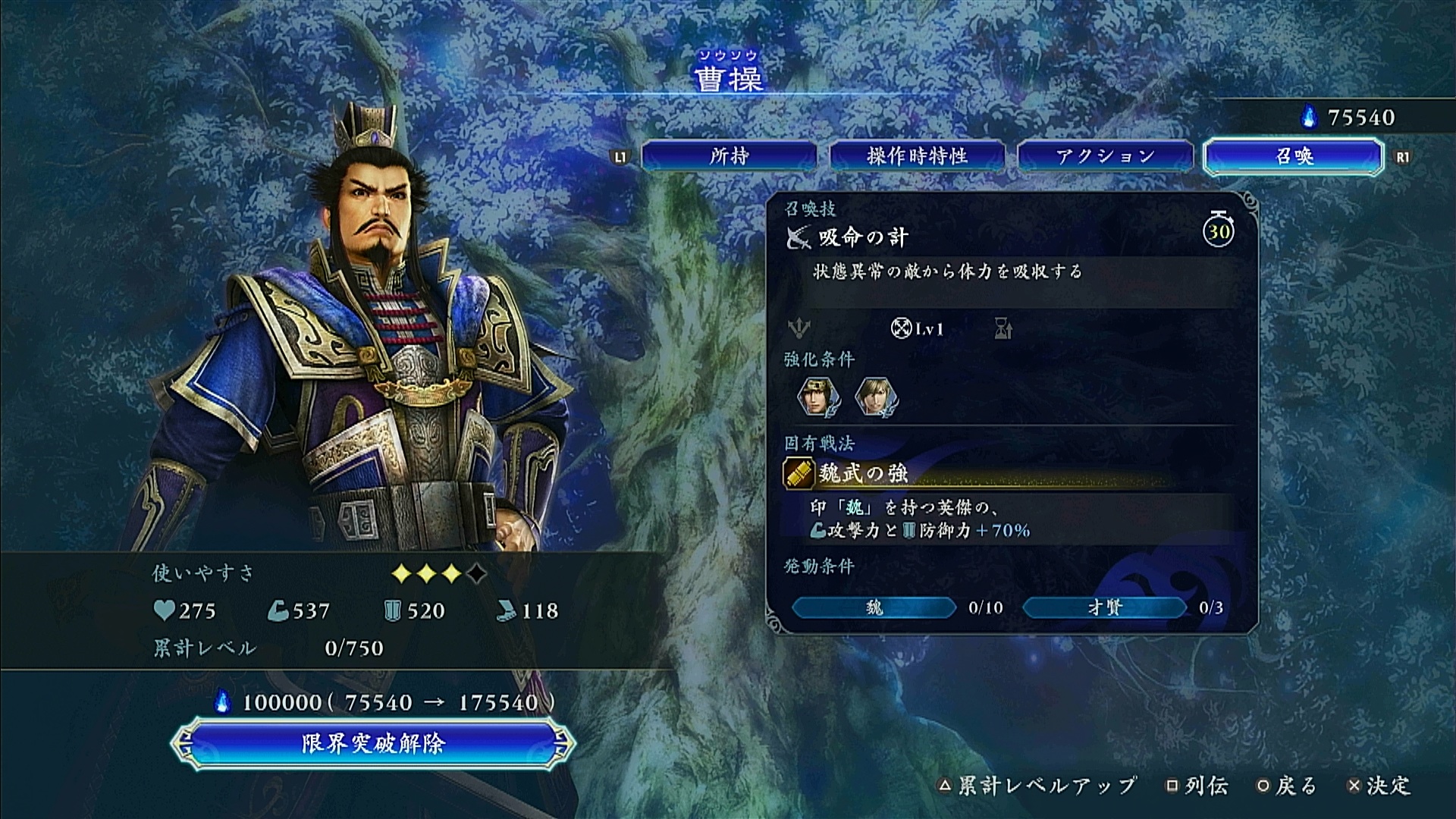Select the blond hero portrait under 強化条件
This screenshot has height=819, width=1456.
click(x=876, y=397)
